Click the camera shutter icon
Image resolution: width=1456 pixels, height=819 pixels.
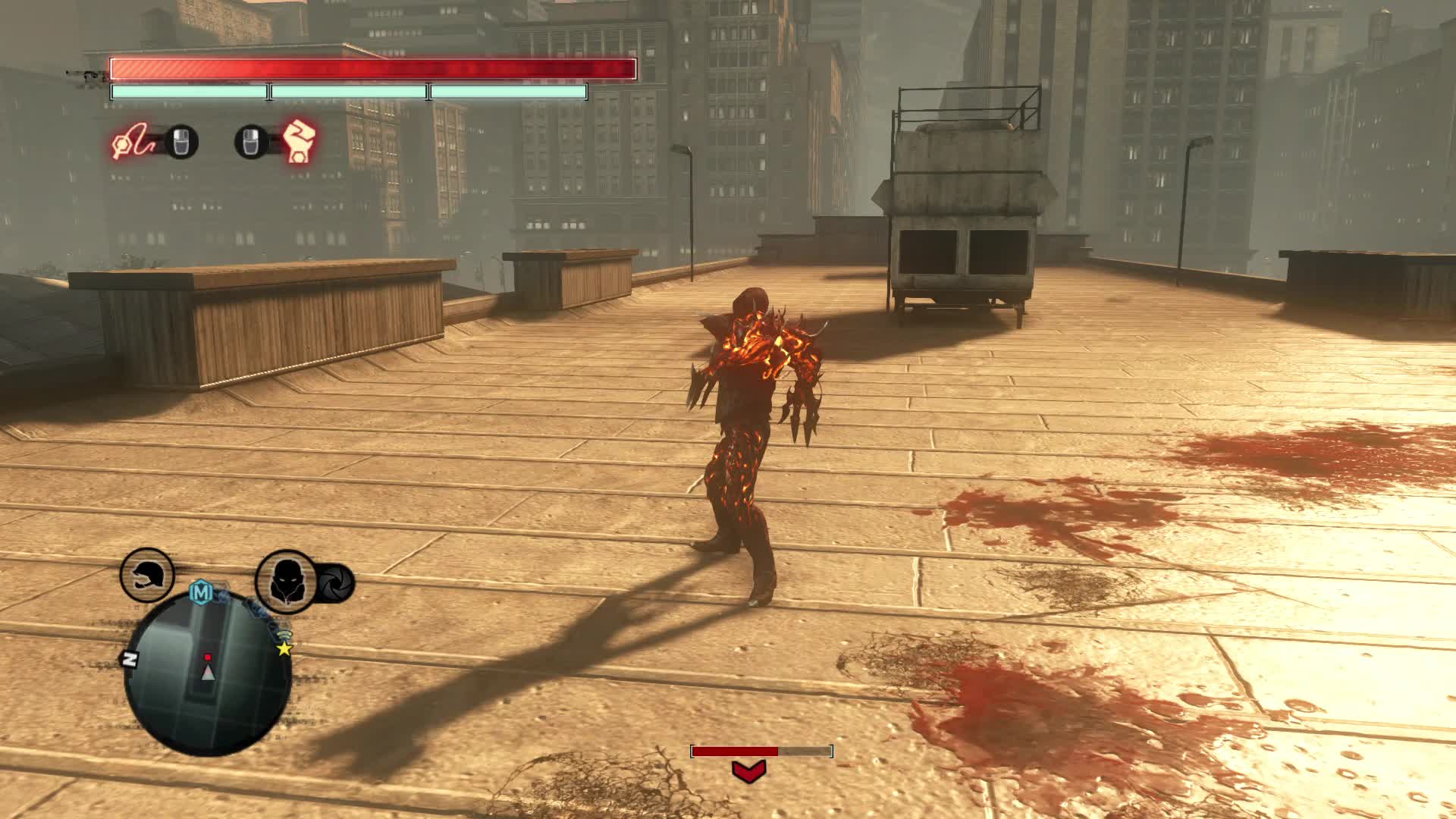(x=334, y=584)
